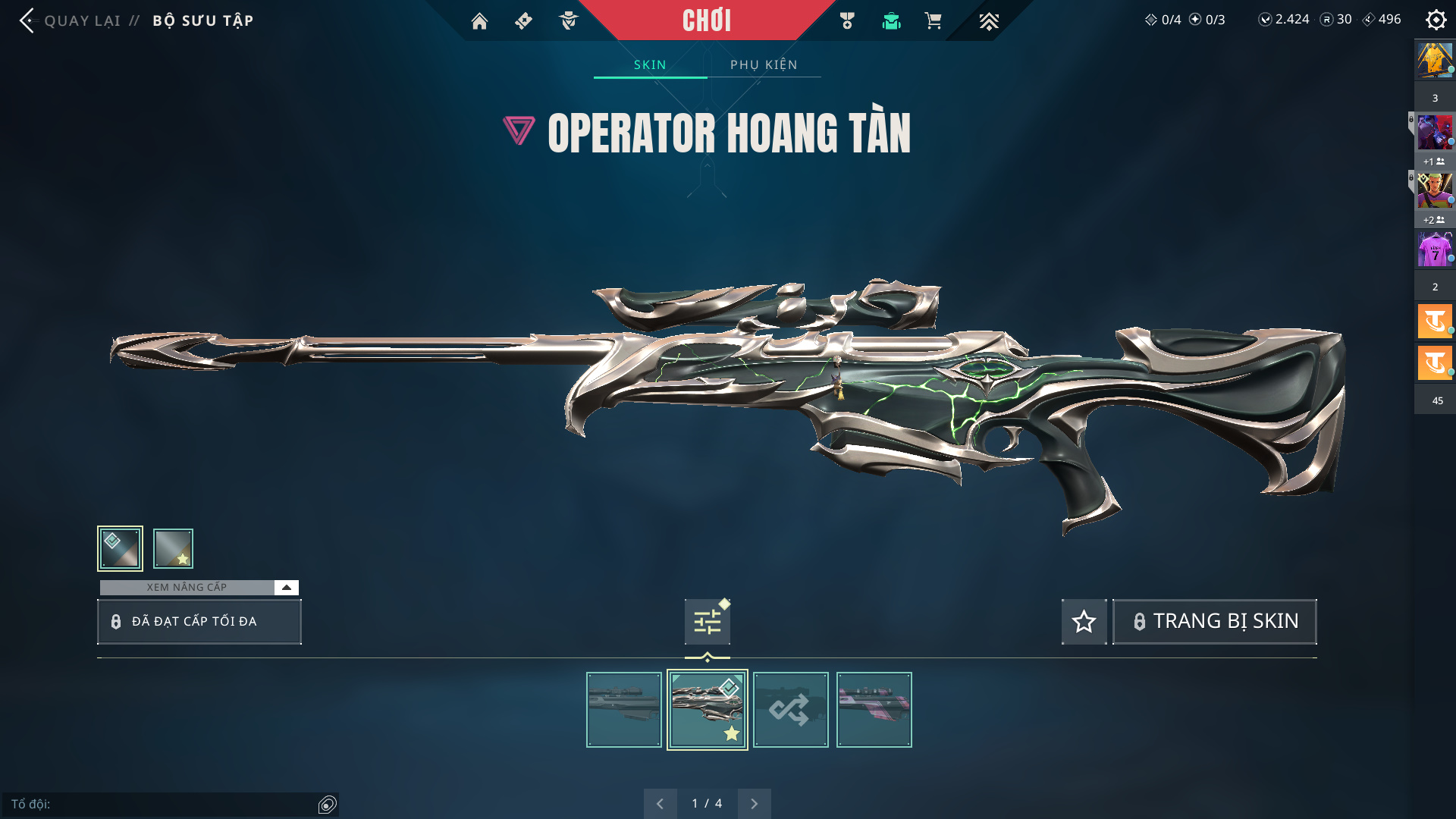The height and width of the screenshot is (819, 1456).
Task: Select the SKIN tab
Action: click(650, 64)
